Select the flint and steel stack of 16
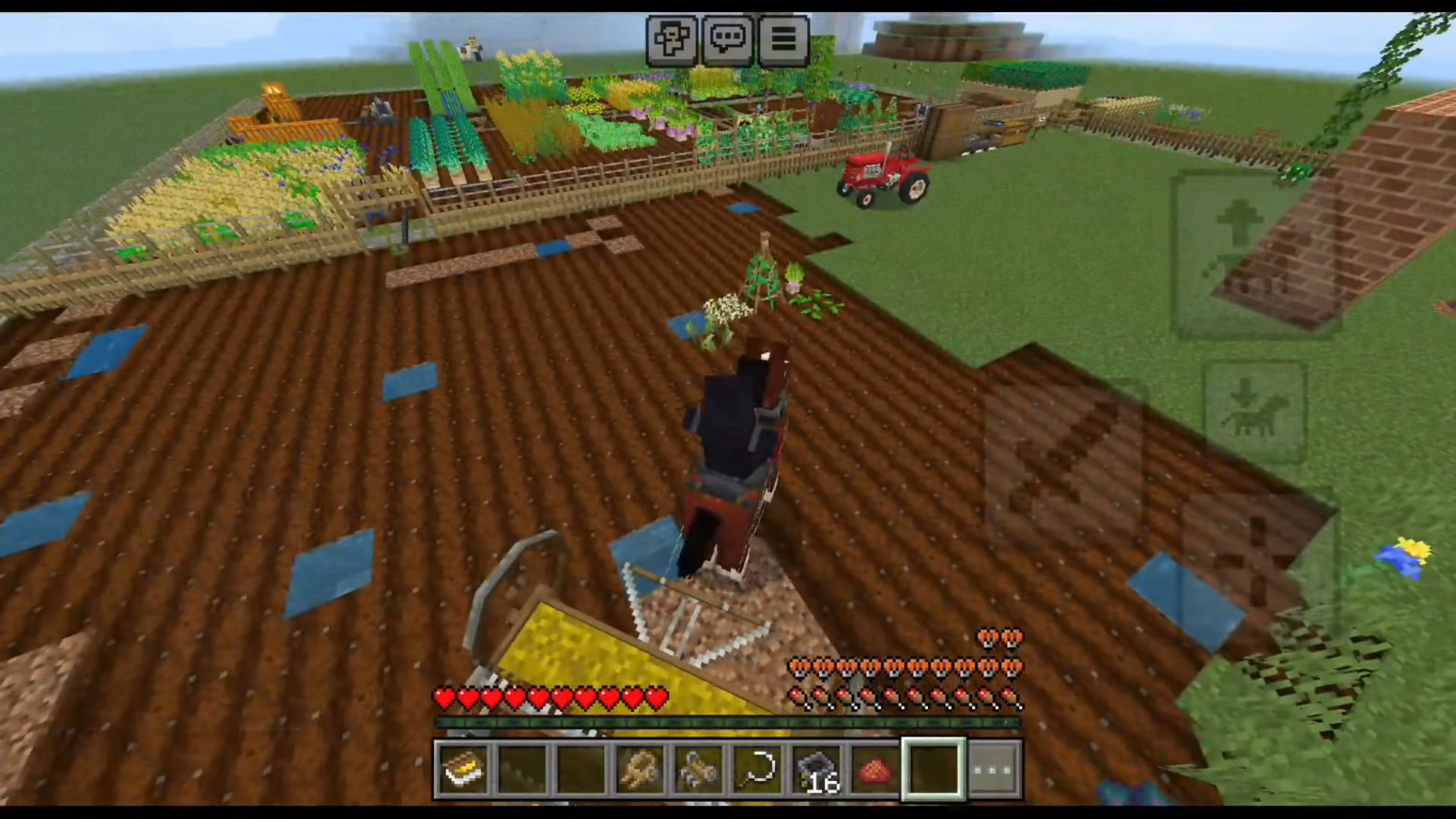1456x819 pixels. pyautogui.click(x=816, y=769)
